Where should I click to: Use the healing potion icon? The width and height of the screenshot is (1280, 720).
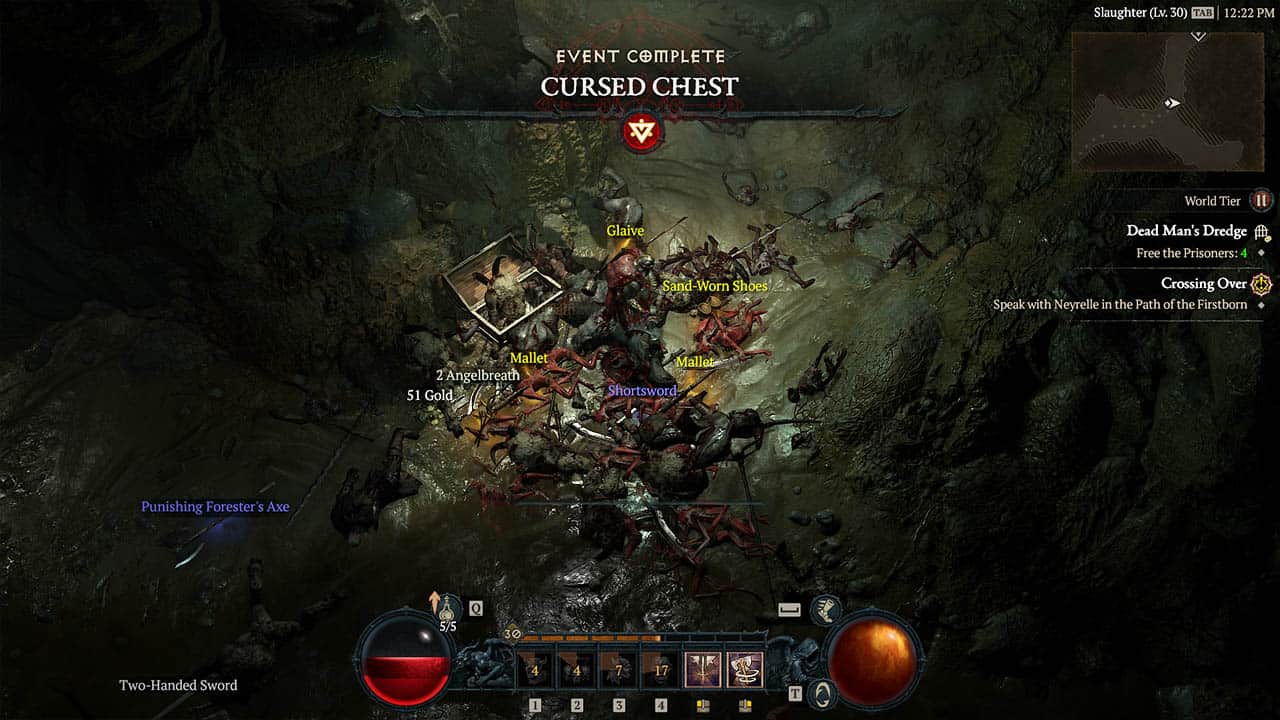[x=447, y=607]
